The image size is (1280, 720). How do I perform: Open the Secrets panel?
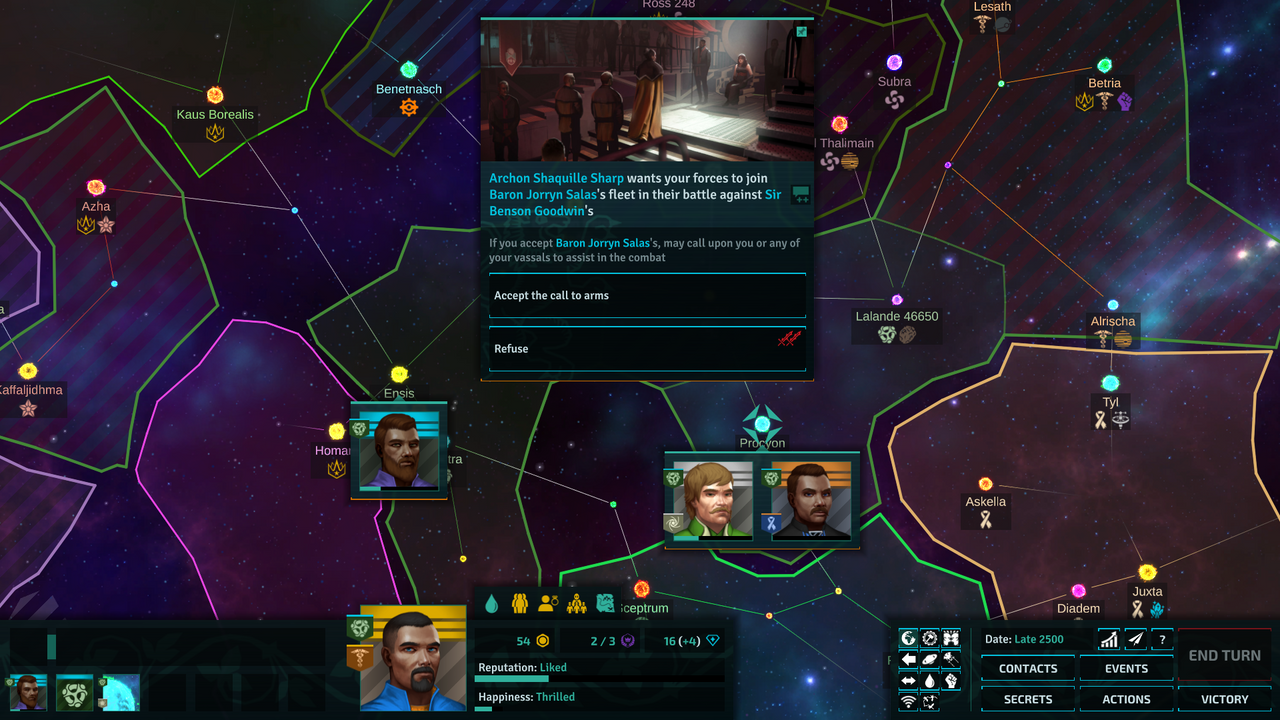pyautogui.click(x=1027, y=699)
